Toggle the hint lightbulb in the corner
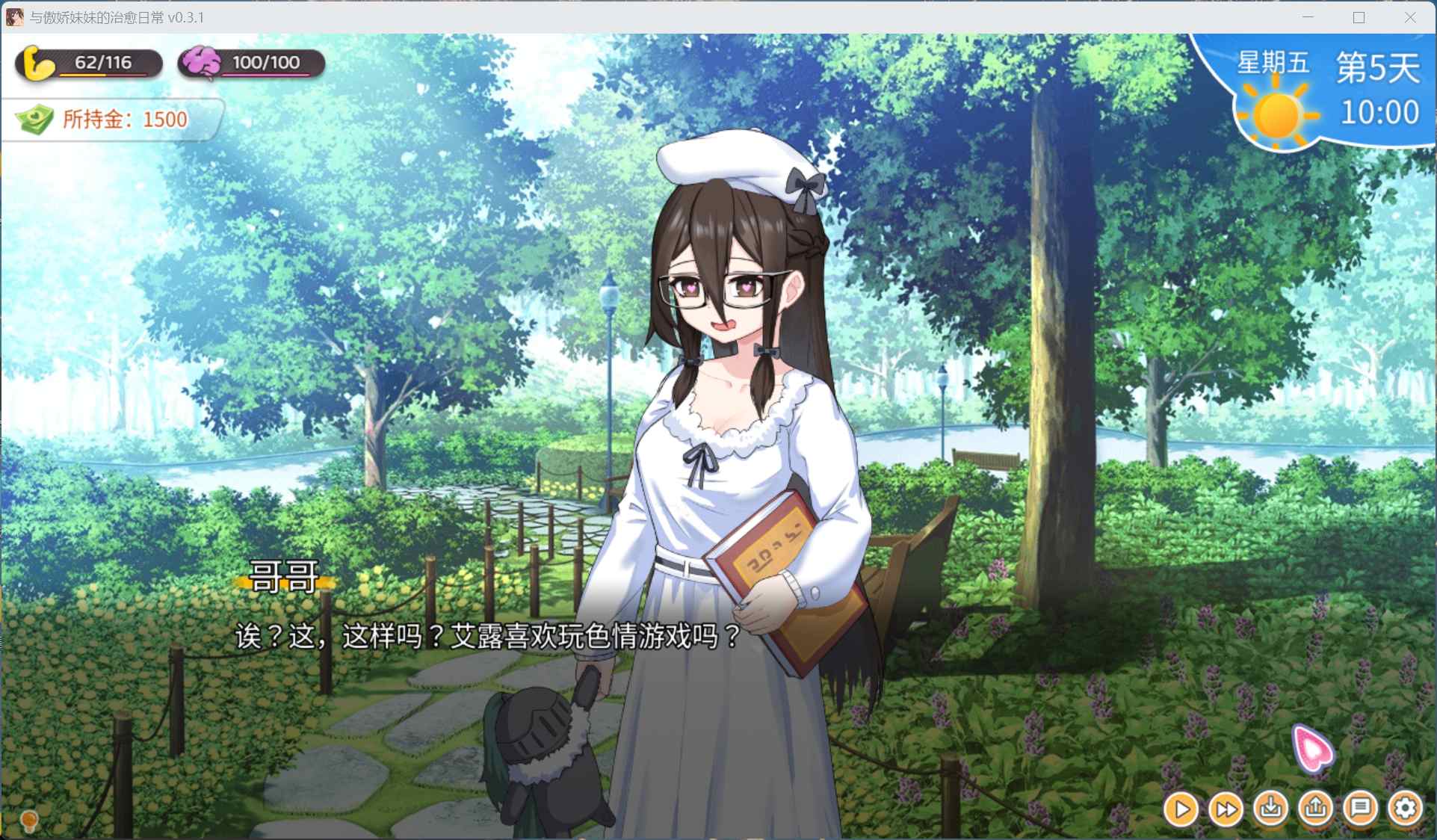 [28, 822]
